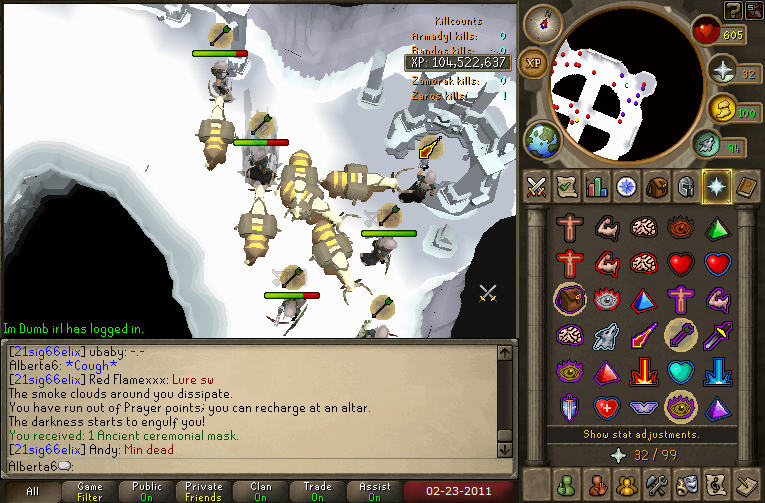Open the Emotes masks tab

686,484
